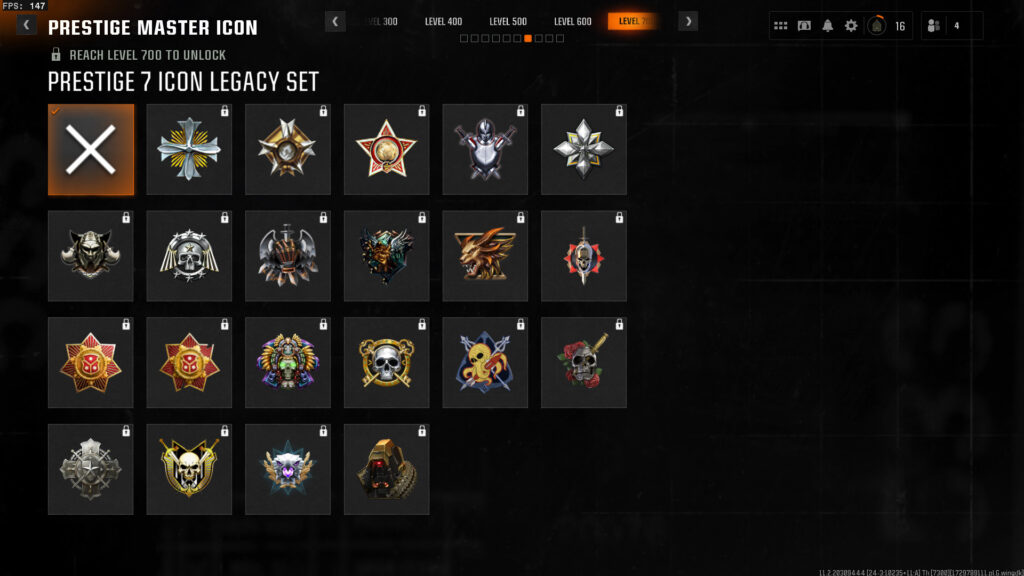This screenshot has height=576, width=1024.
Task: Select the gold skull with crossed keys emblem
Action: [x=386, y=363]
